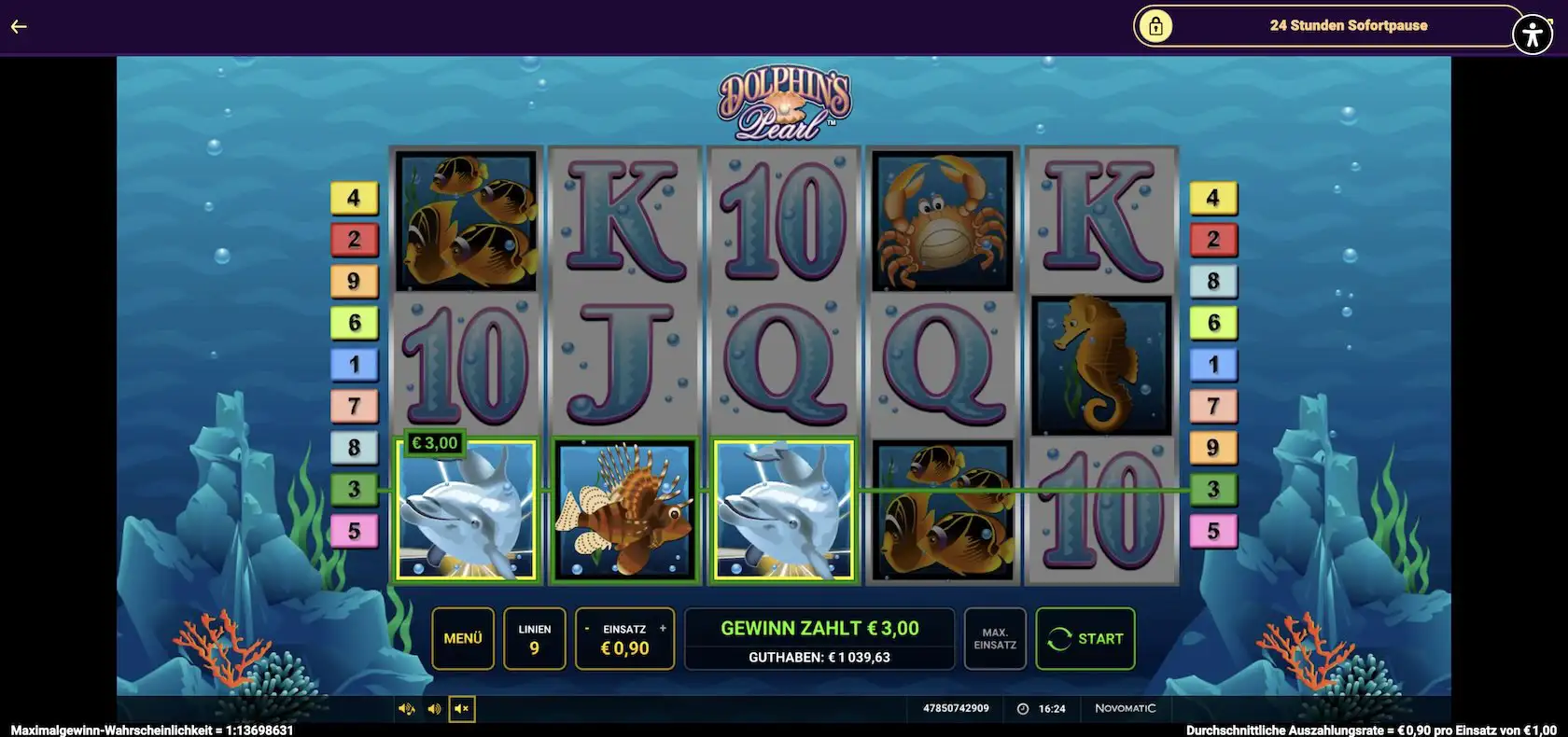Select the MAX. EINSATZ option
The width and height of the screenshot is (1568, 737).
coord(994,638)
